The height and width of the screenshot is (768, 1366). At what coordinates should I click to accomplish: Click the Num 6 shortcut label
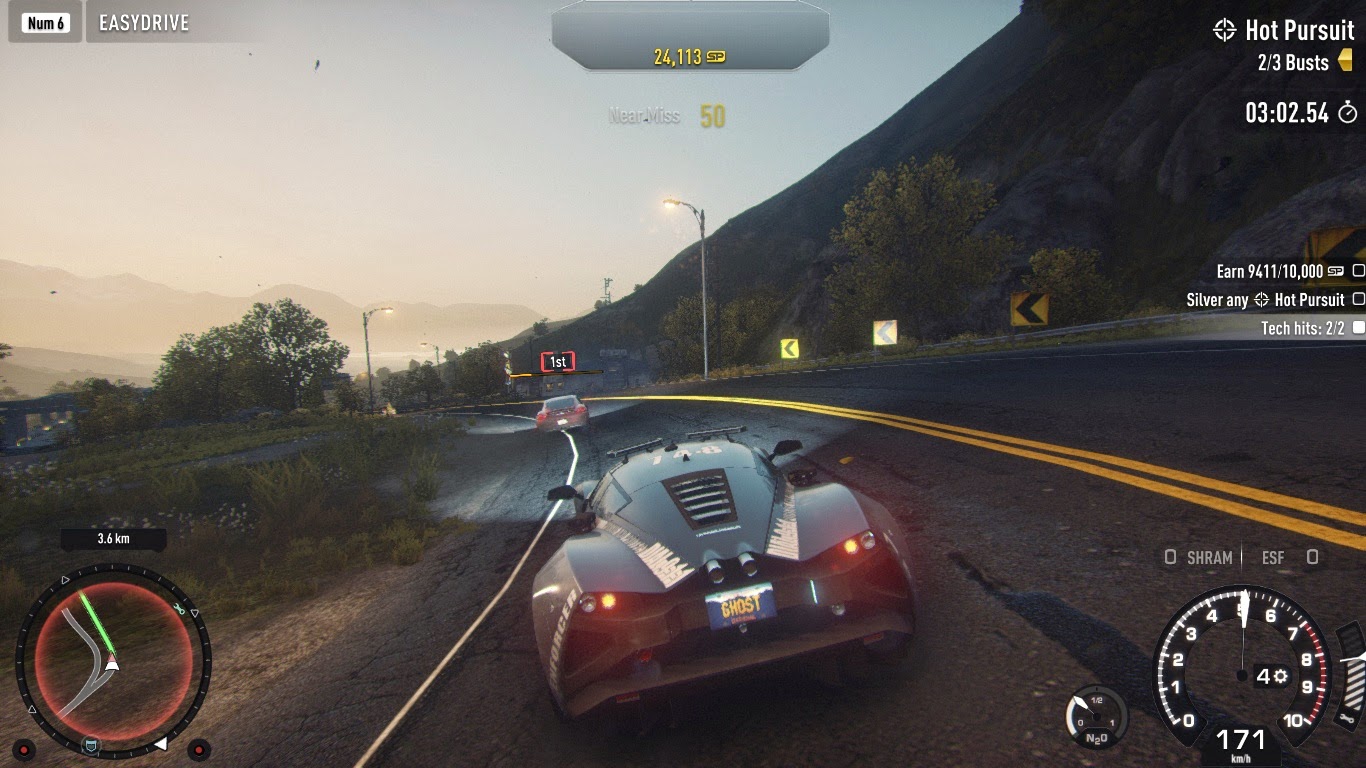(44, 21)
